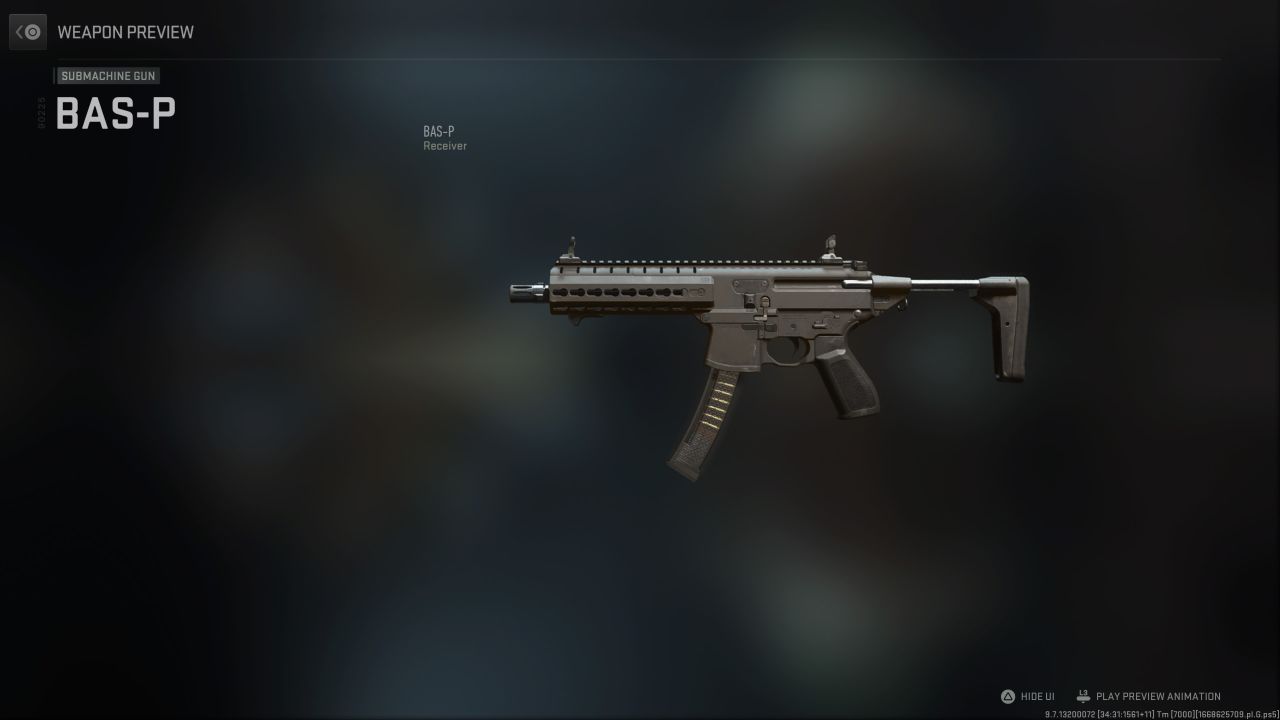Image resolution: width=1280 pixels, height=720 pixels.
Task: Select the BAS-P rear iron sight
Action: (832, 247)
